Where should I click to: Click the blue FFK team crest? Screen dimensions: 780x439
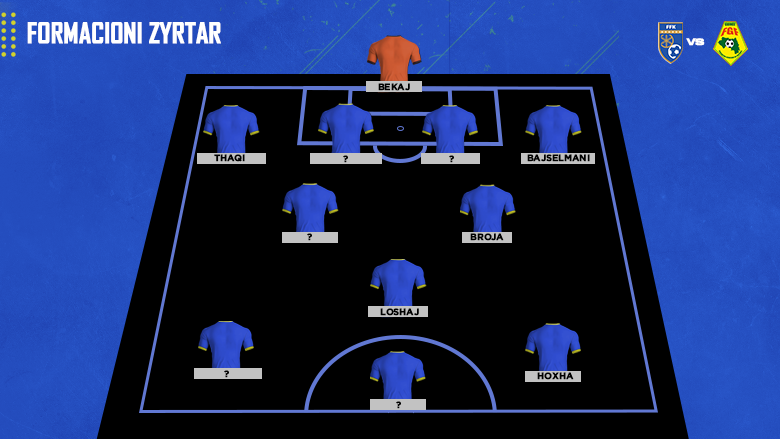[x=670, y=42]
